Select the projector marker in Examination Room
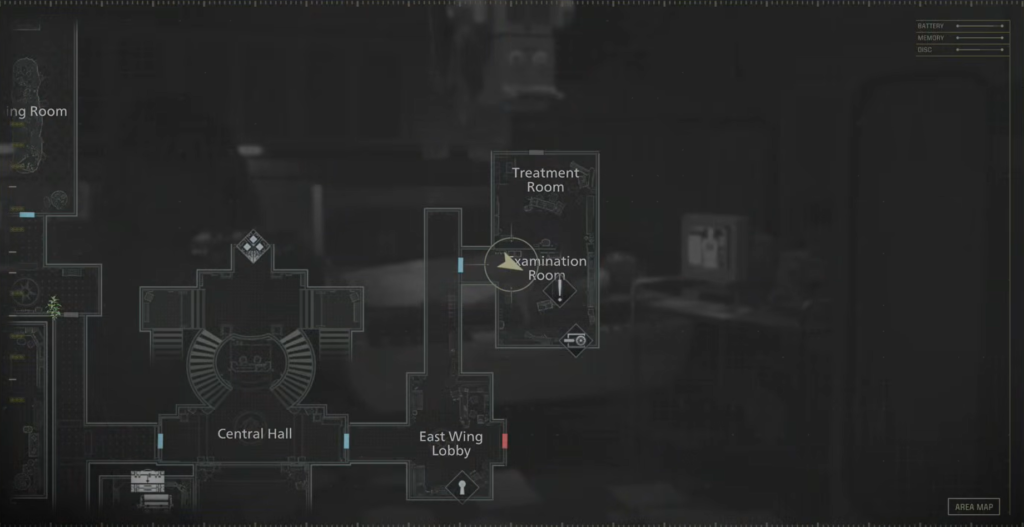 (x=575, y=340)
